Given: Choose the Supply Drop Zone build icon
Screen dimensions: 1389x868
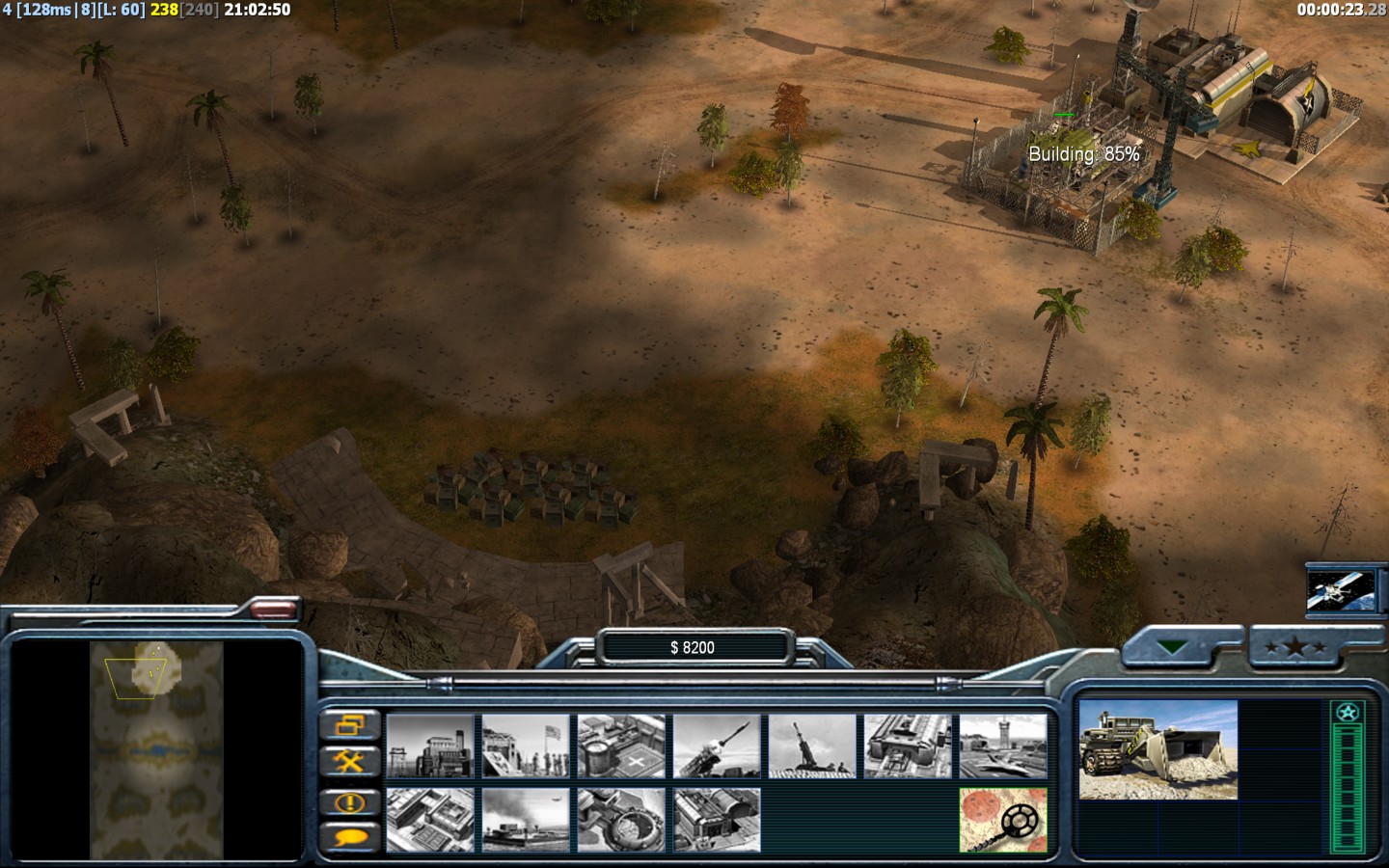Looking at the screenshot, I should pos(526,820).
